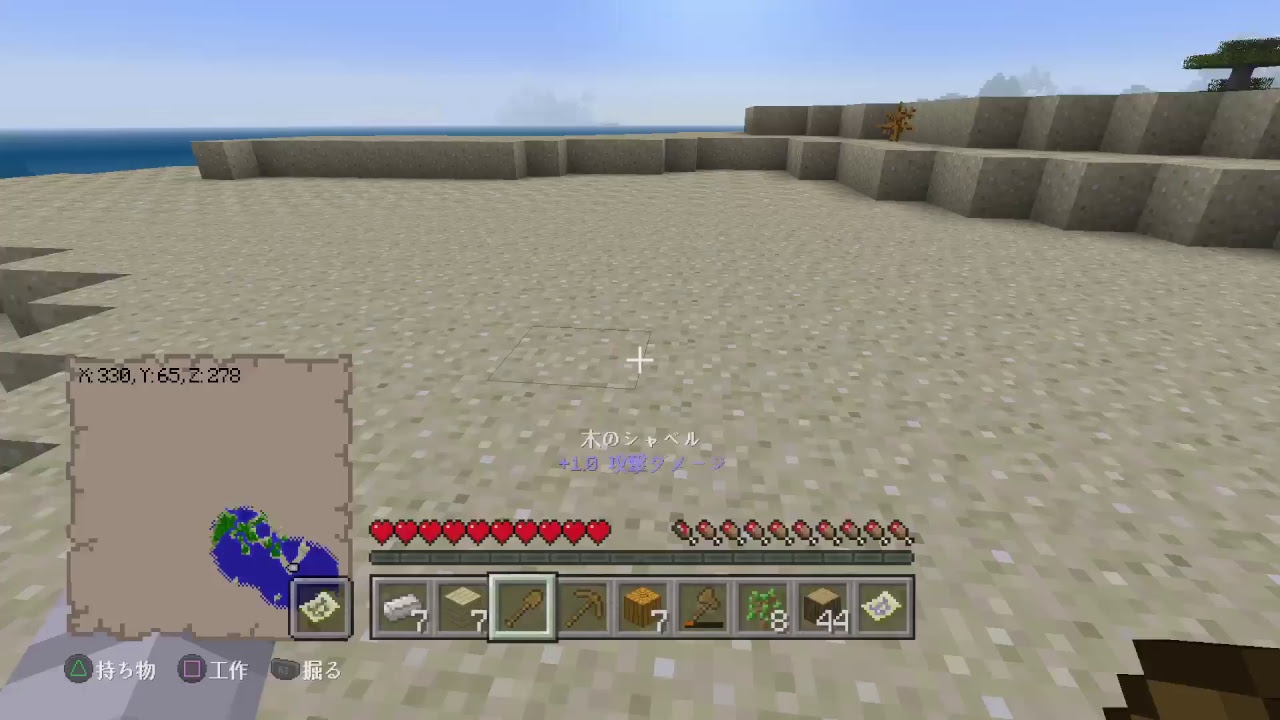1280x720 pixels.
Task: Click the 掘る action label
Action: [x=323, y=671]
